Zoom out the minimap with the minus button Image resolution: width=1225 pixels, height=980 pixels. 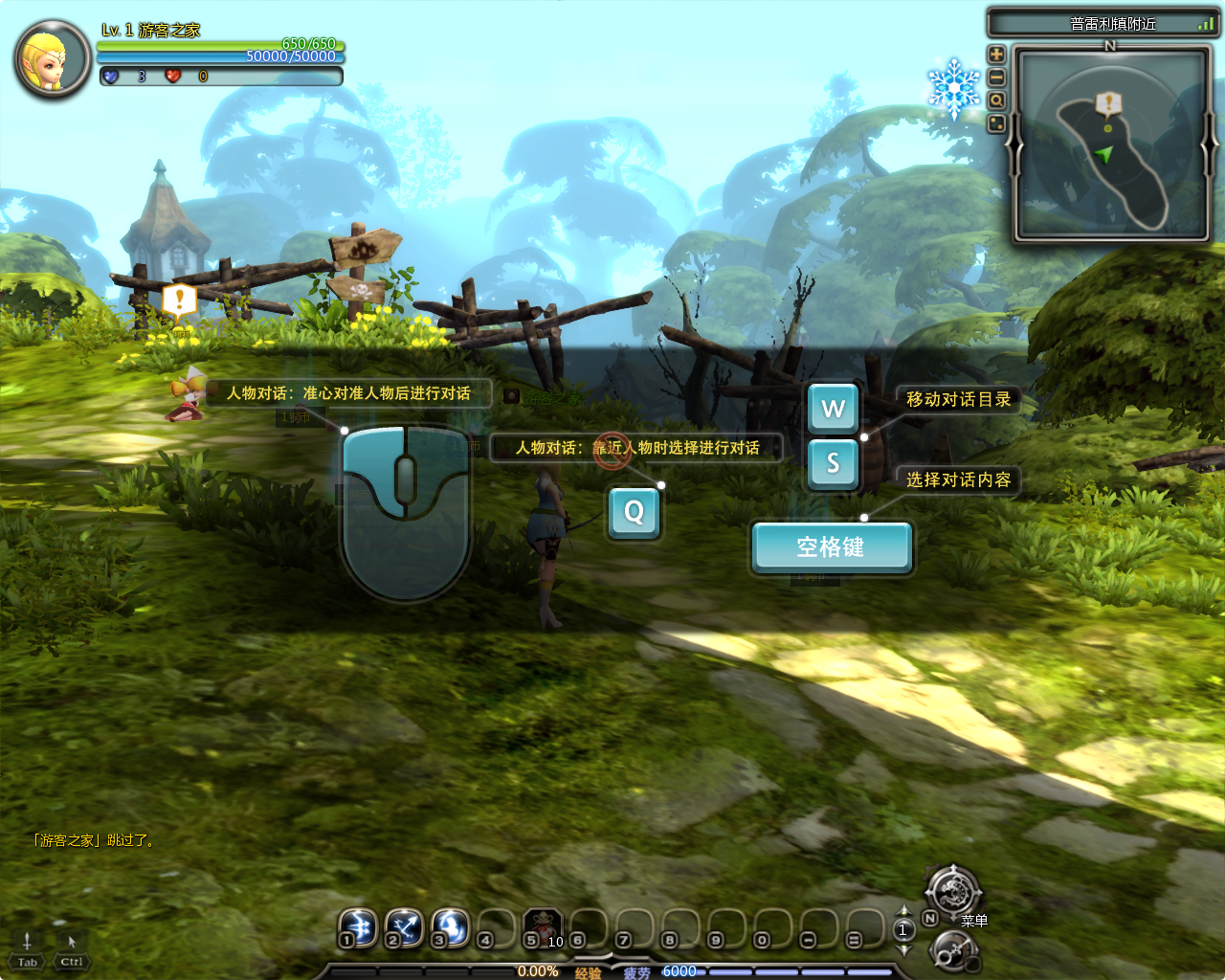[x=996, y=78]
